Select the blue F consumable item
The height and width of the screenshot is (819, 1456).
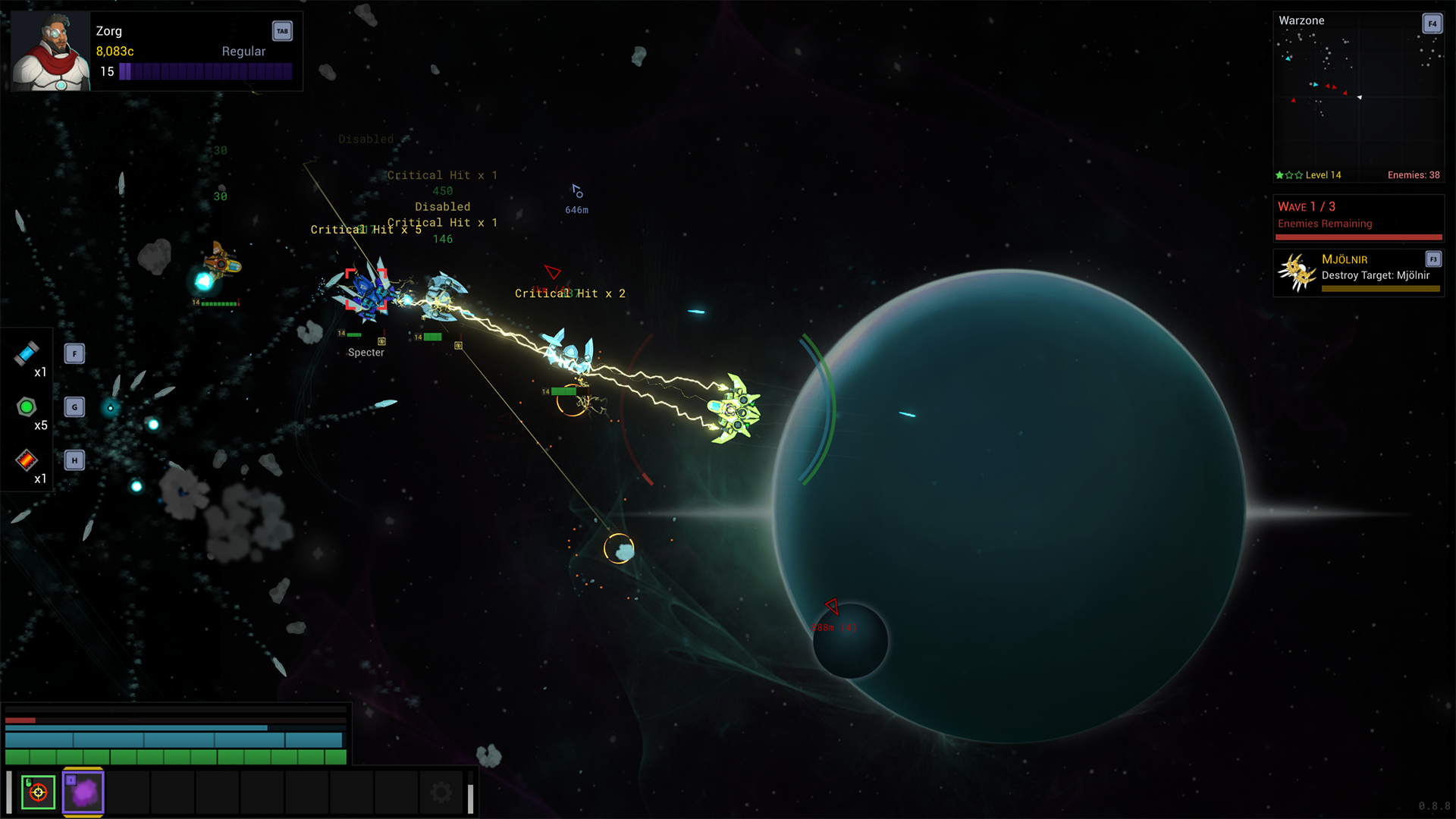coord(27,353)
